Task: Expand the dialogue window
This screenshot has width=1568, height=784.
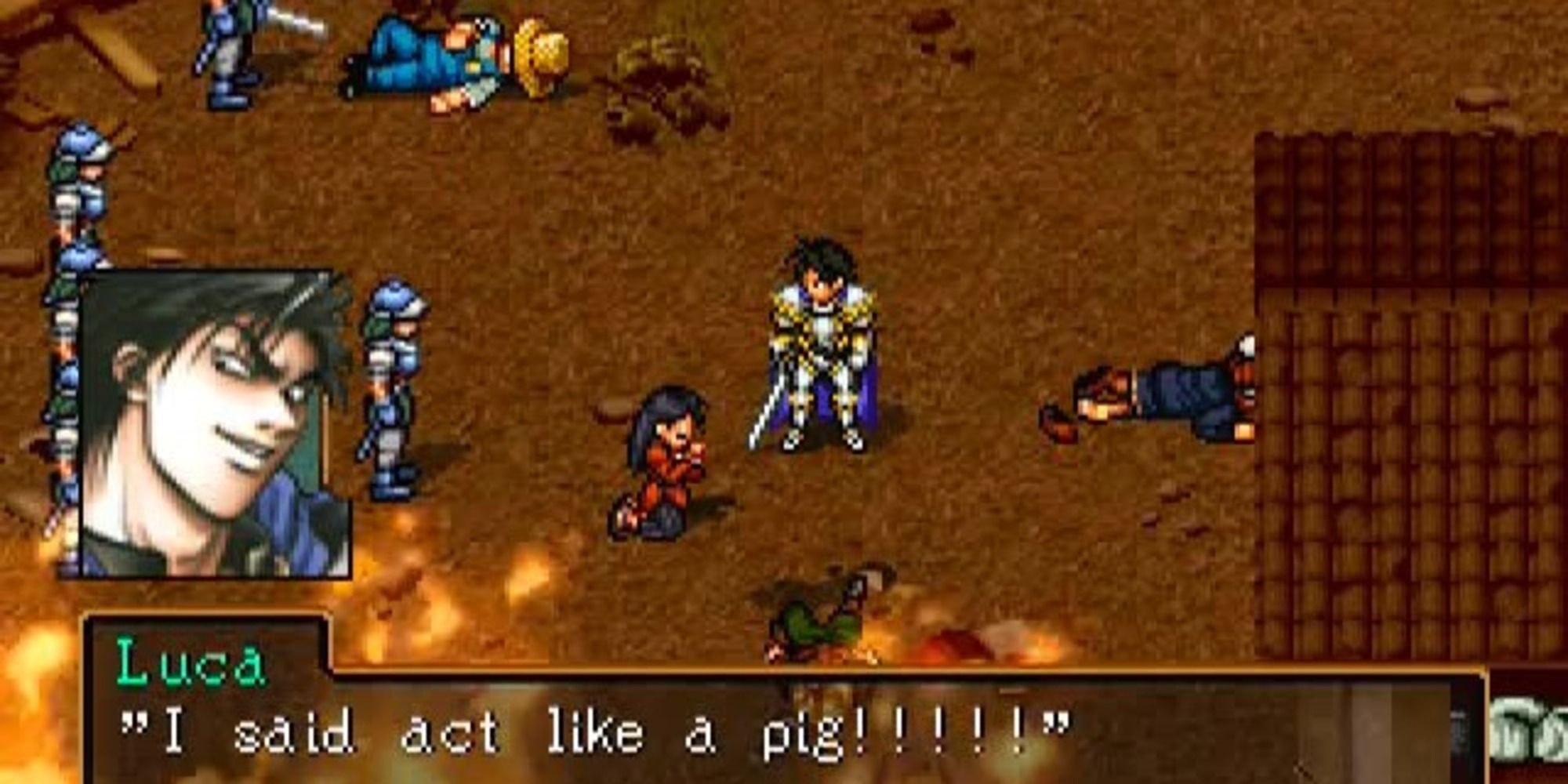Action: [x=784, y=729]
